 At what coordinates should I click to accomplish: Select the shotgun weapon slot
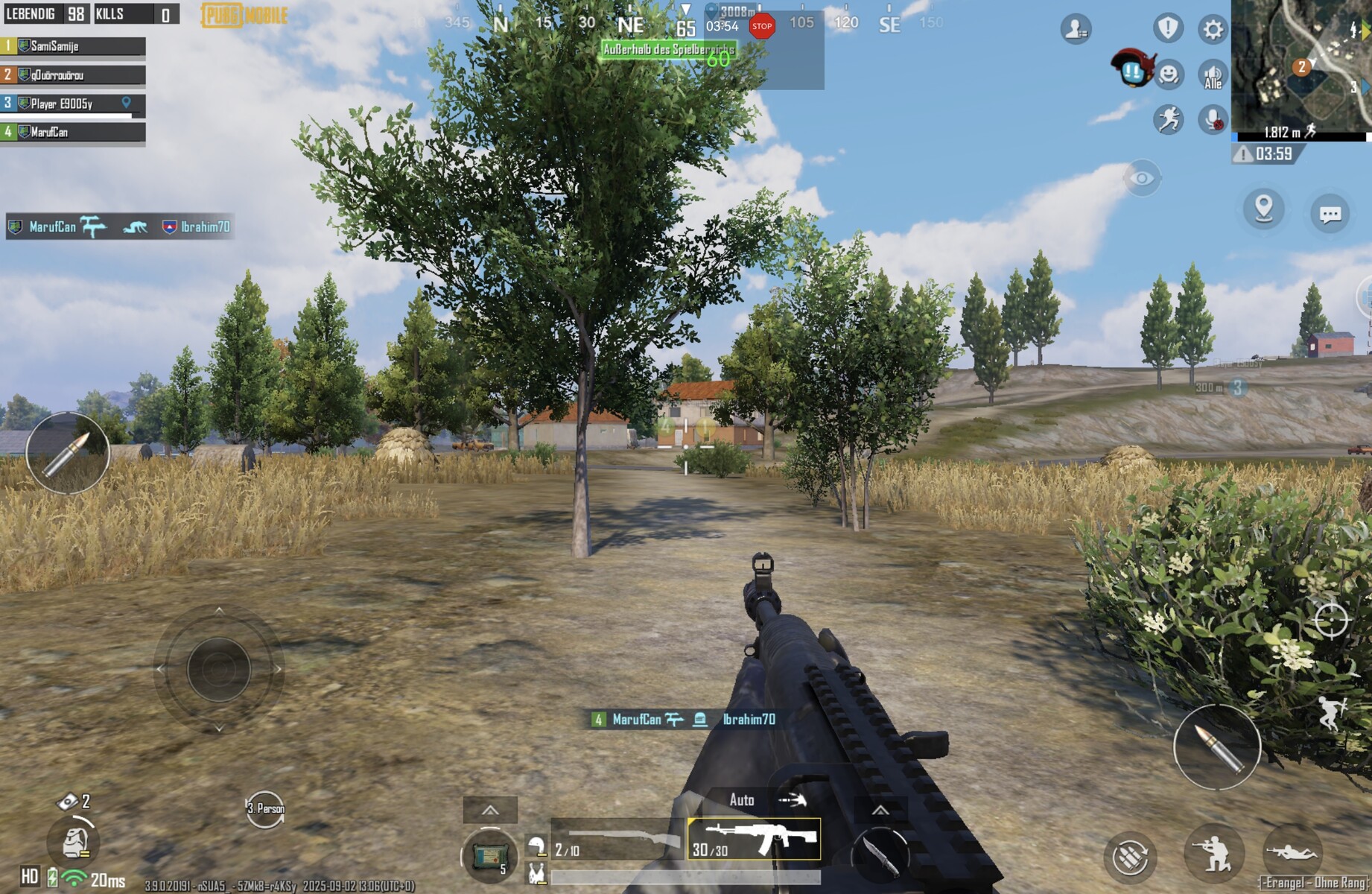(x=617, y=840)
